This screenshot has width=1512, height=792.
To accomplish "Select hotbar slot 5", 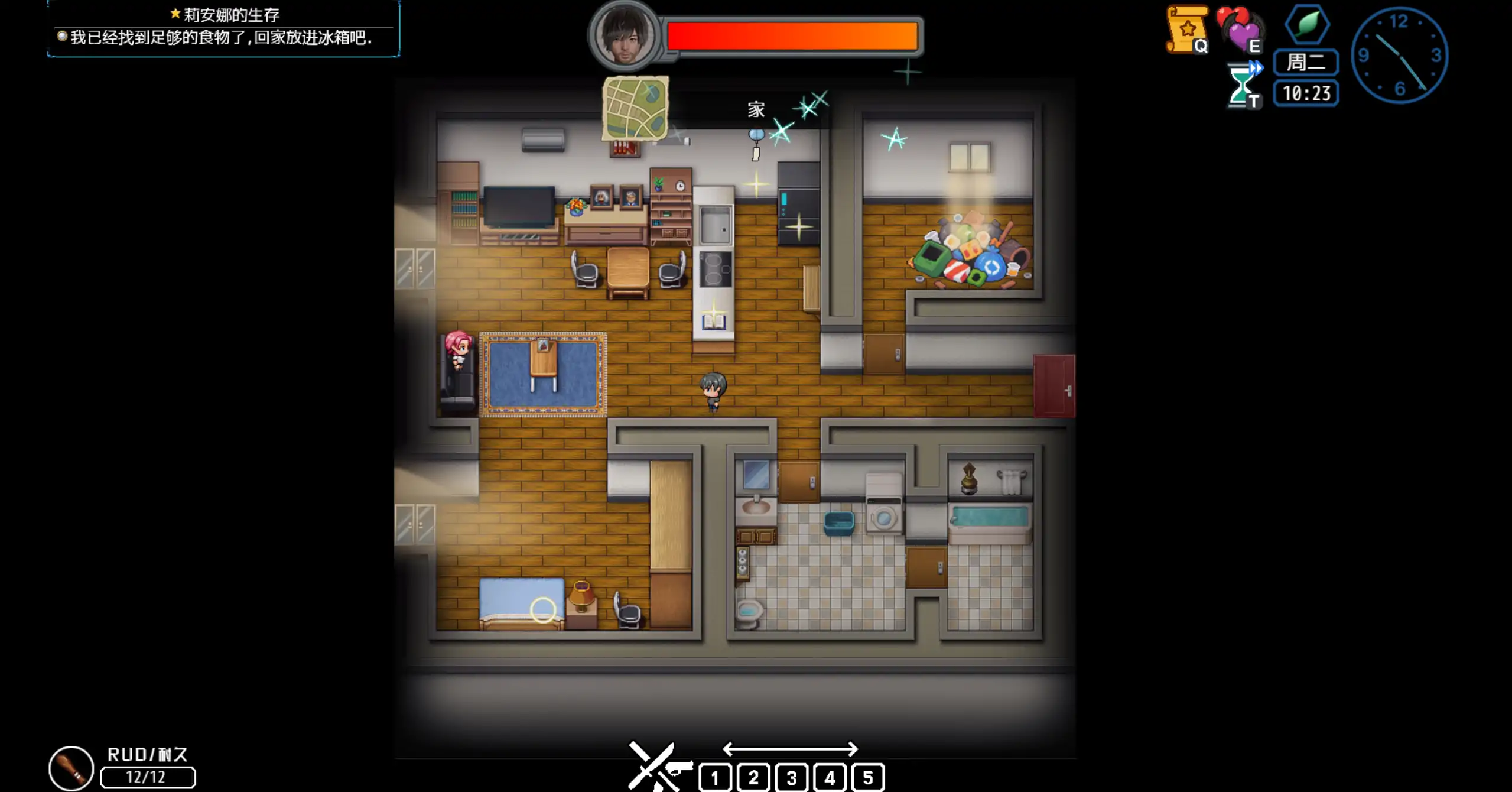I will (x=867, y=777).
